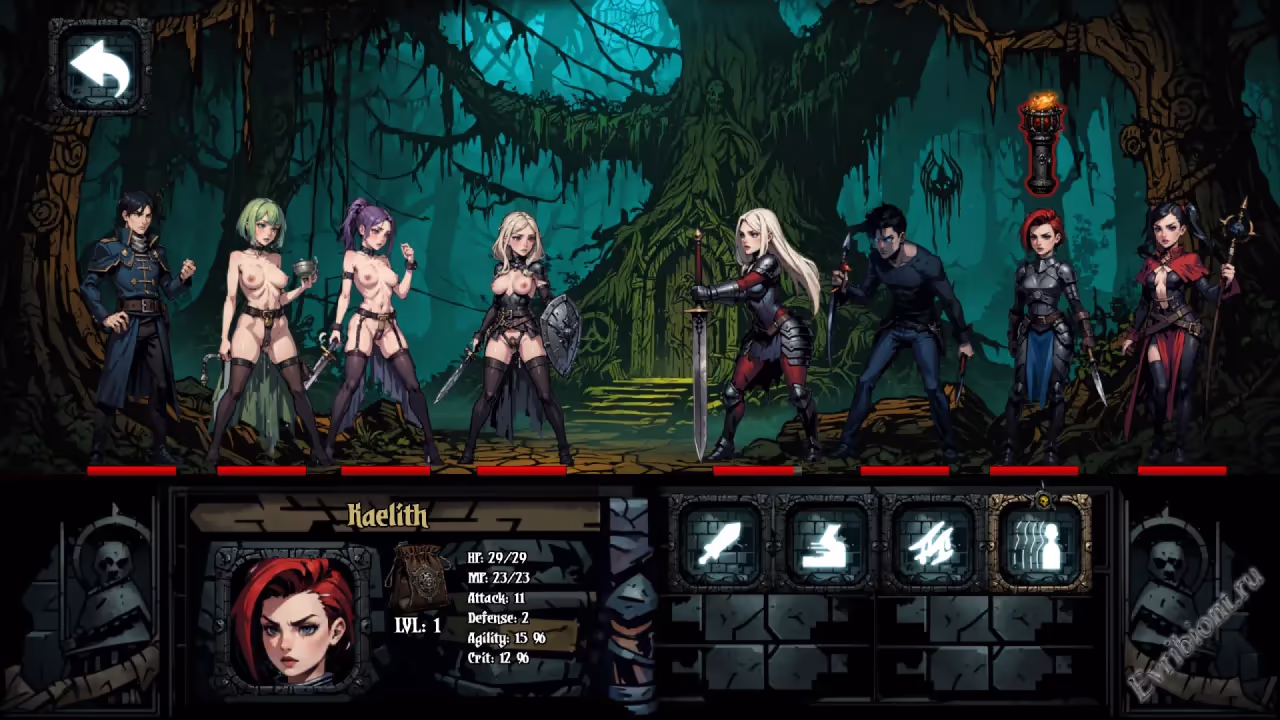1280x720 pixels.
Task: Go back with the arrow button
Action: (101, 67)
